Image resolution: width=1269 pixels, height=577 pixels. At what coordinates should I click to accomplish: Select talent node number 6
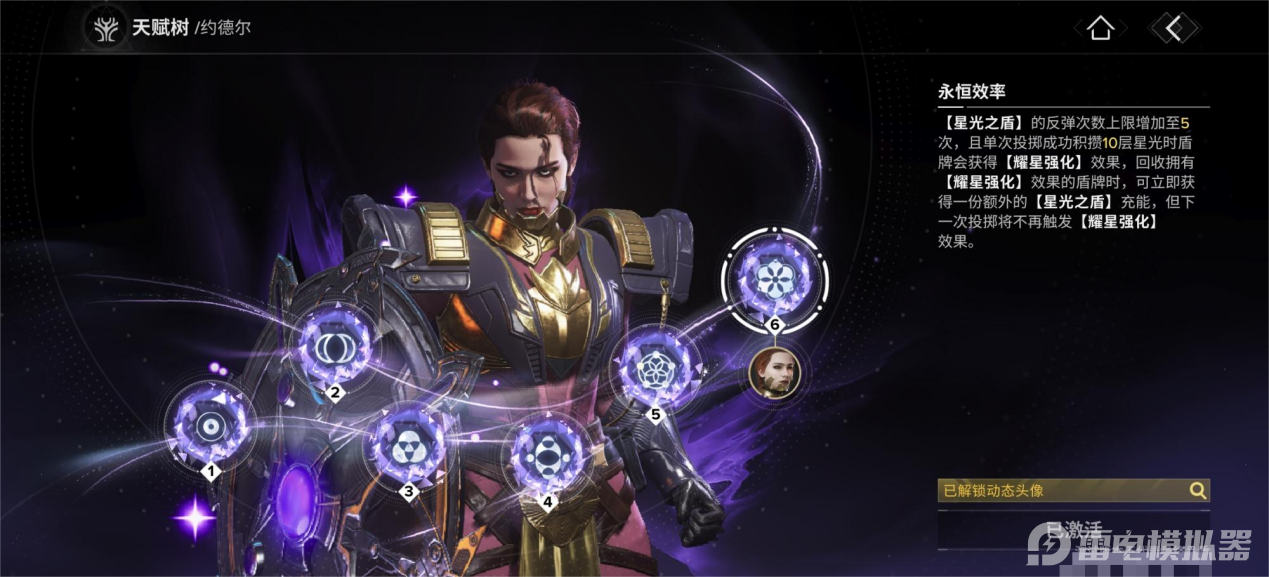tap(773, 277)
